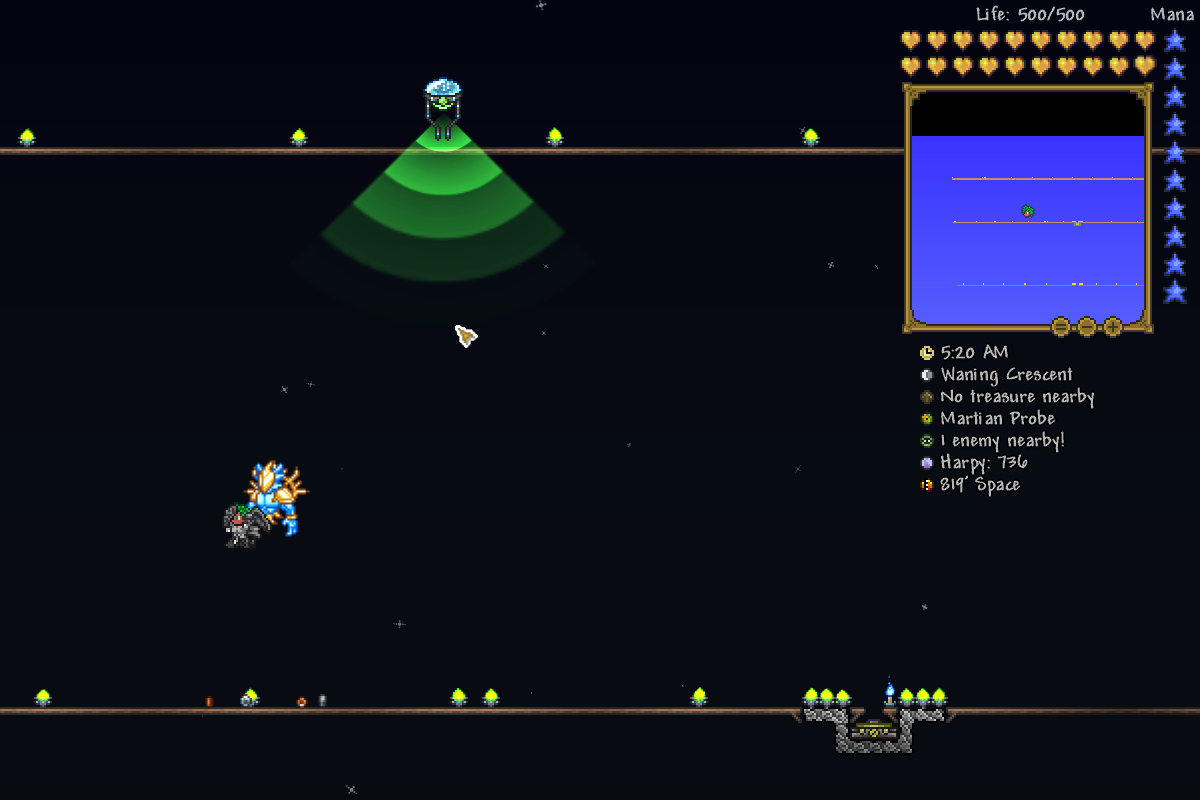The width and height of the screenshot is (1200, 800).
Task: Select the radar enemy counter icon
Action: coord(927,441)
